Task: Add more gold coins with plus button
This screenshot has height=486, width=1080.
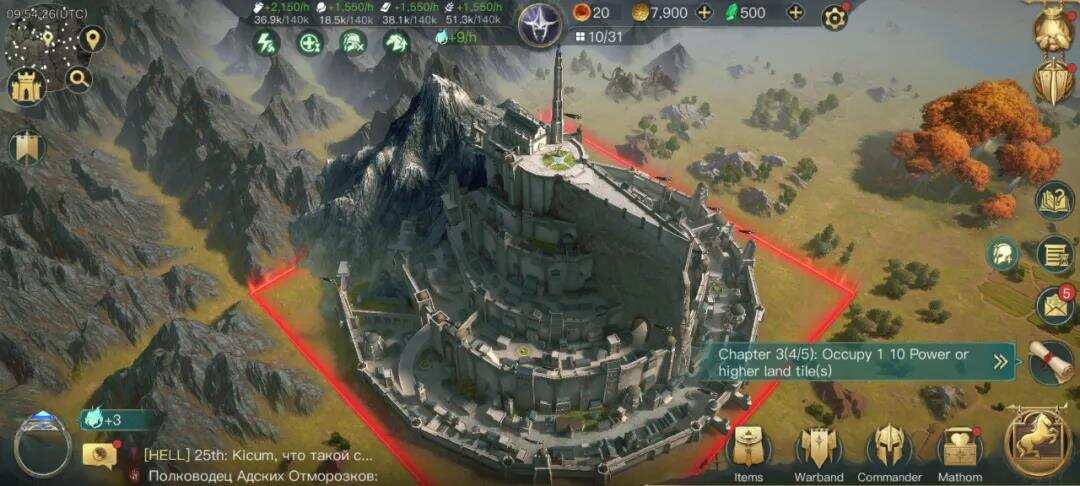Action: click(704, 13)
